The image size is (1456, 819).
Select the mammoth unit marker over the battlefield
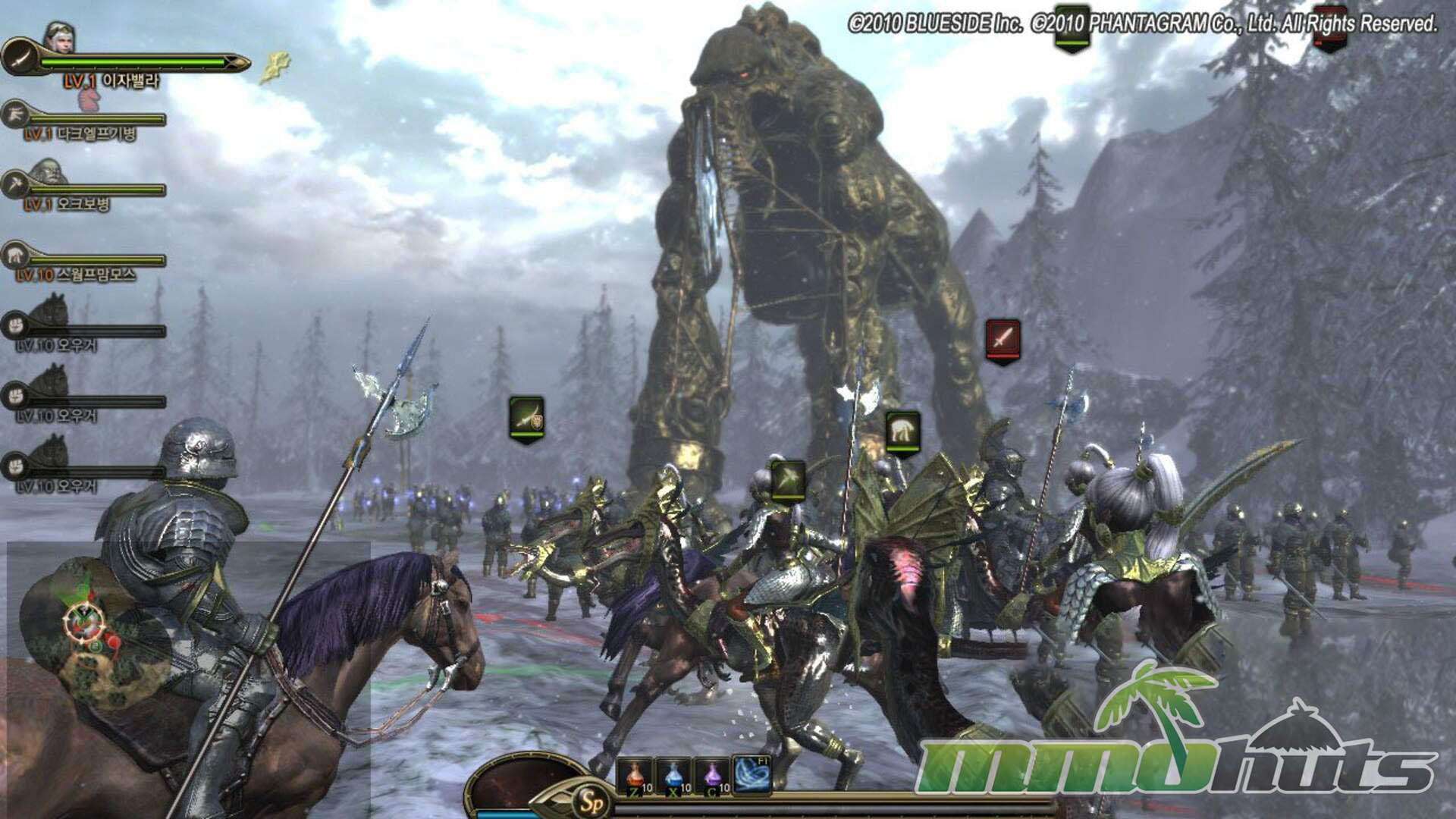tap(902, 431)
